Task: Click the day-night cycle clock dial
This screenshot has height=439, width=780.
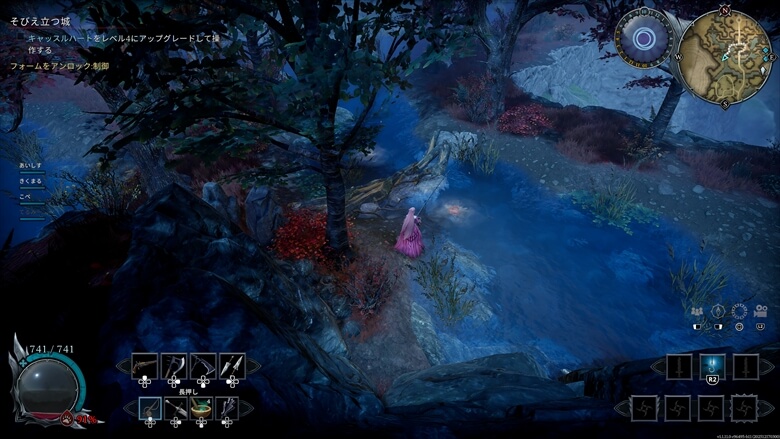Action: click(644, 40)
